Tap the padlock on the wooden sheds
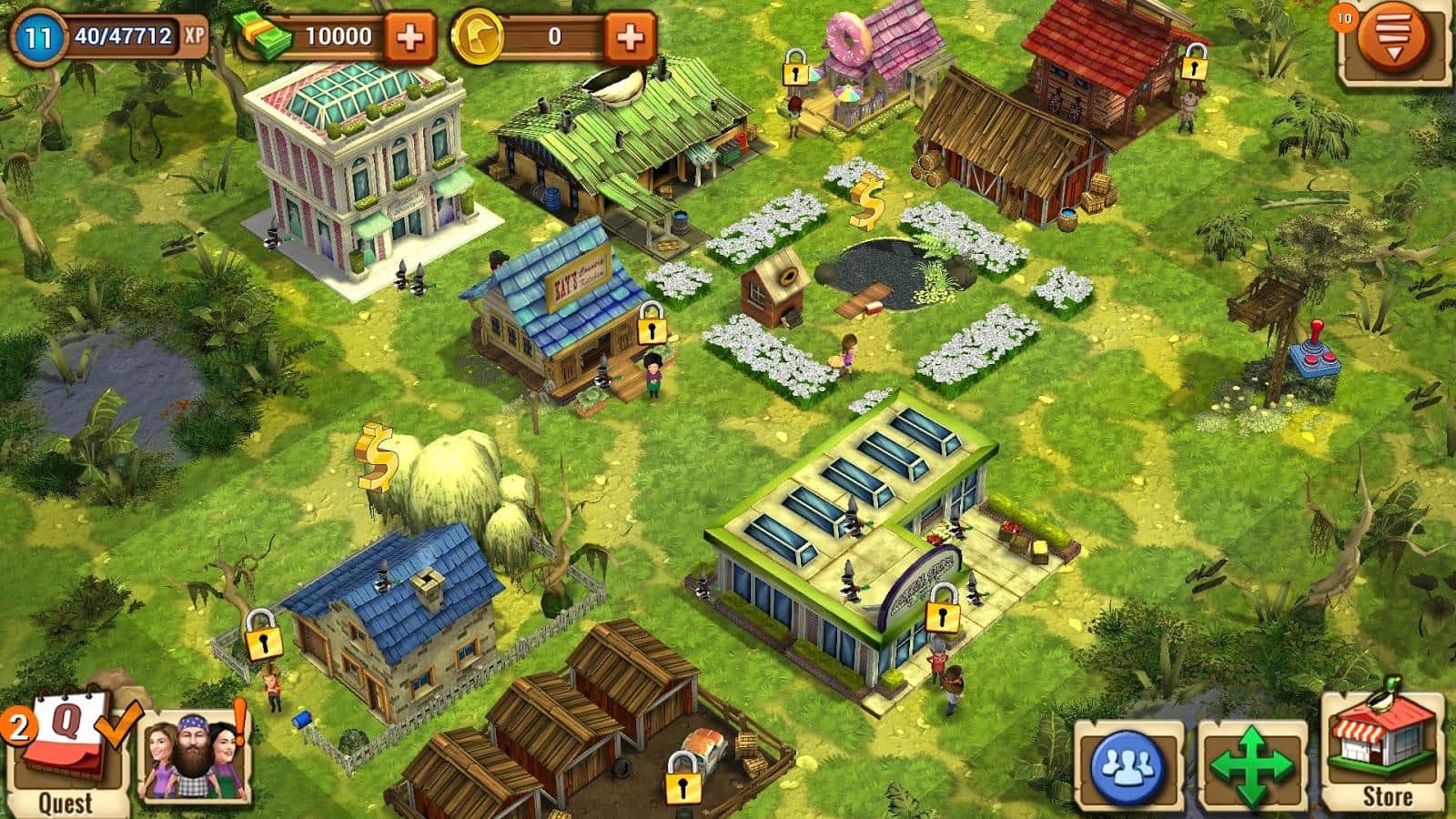This screenshot has height=819, width=1456. (x=680, y=778)
